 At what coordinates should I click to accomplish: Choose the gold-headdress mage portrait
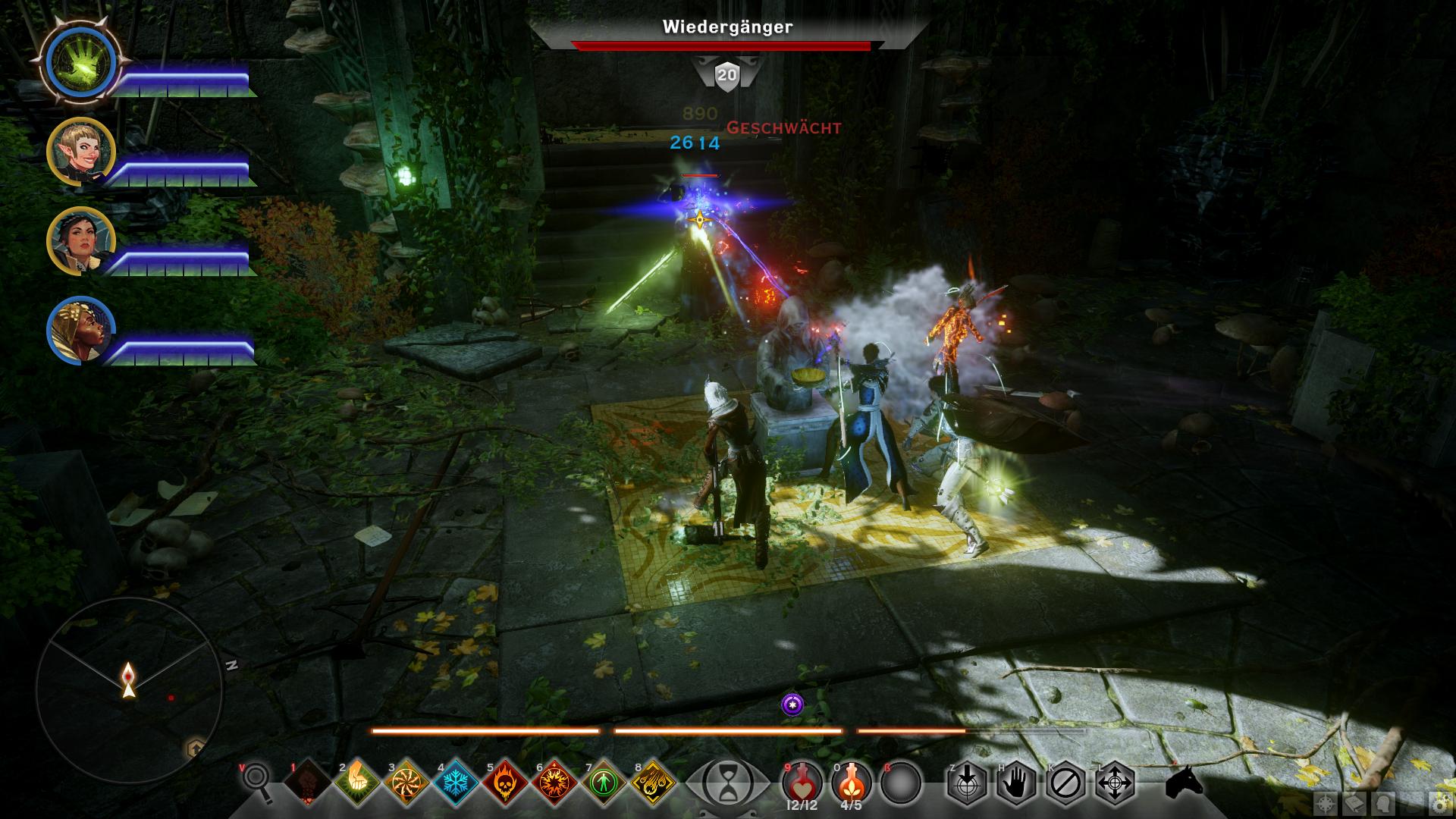pyautogui.click(x=80, y=331)
